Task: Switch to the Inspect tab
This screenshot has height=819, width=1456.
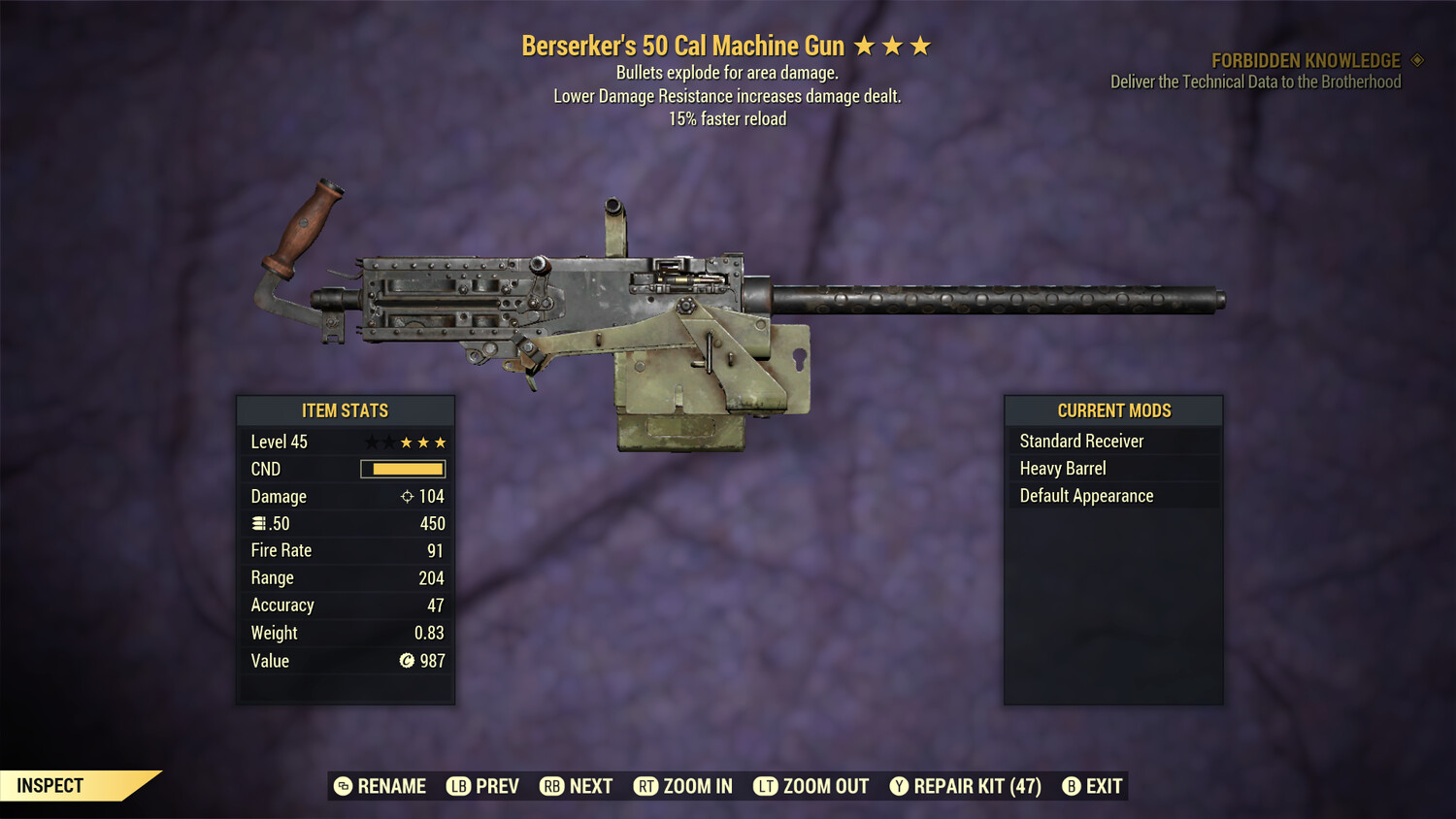Action: click(x=50, y=785)
